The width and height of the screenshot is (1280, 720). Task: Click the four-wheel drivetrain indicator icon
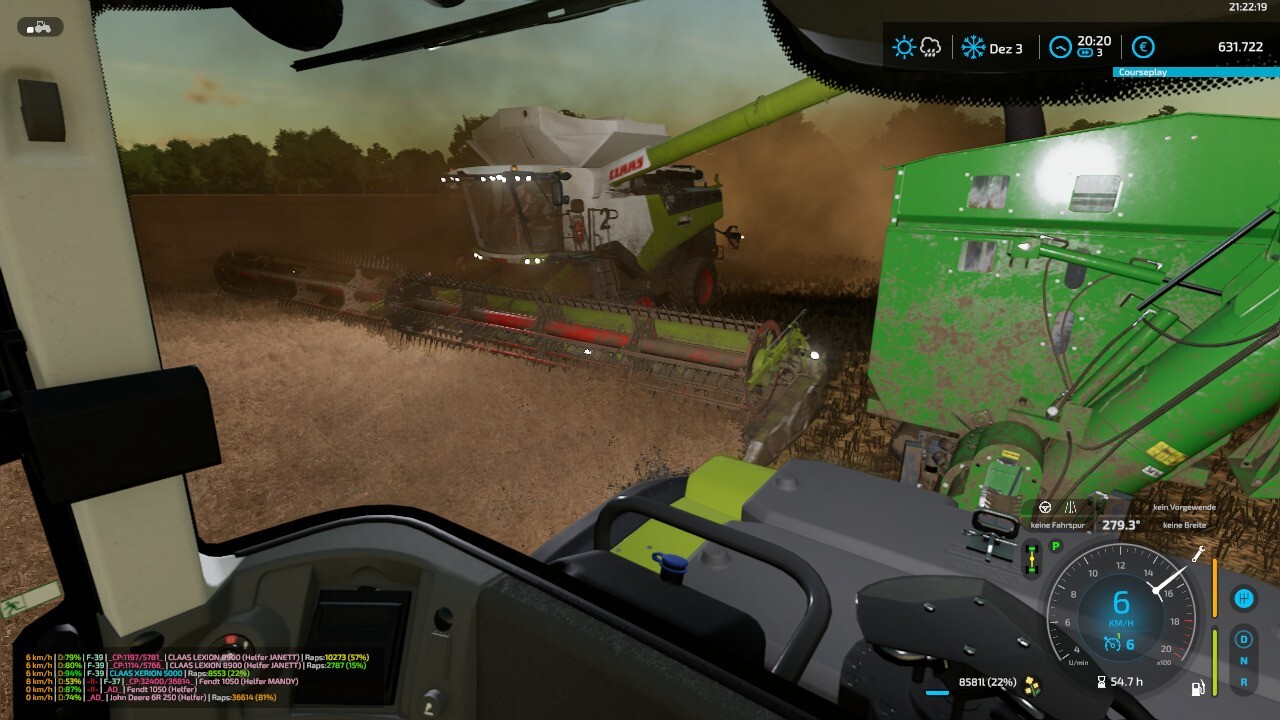click(1031, 558)
